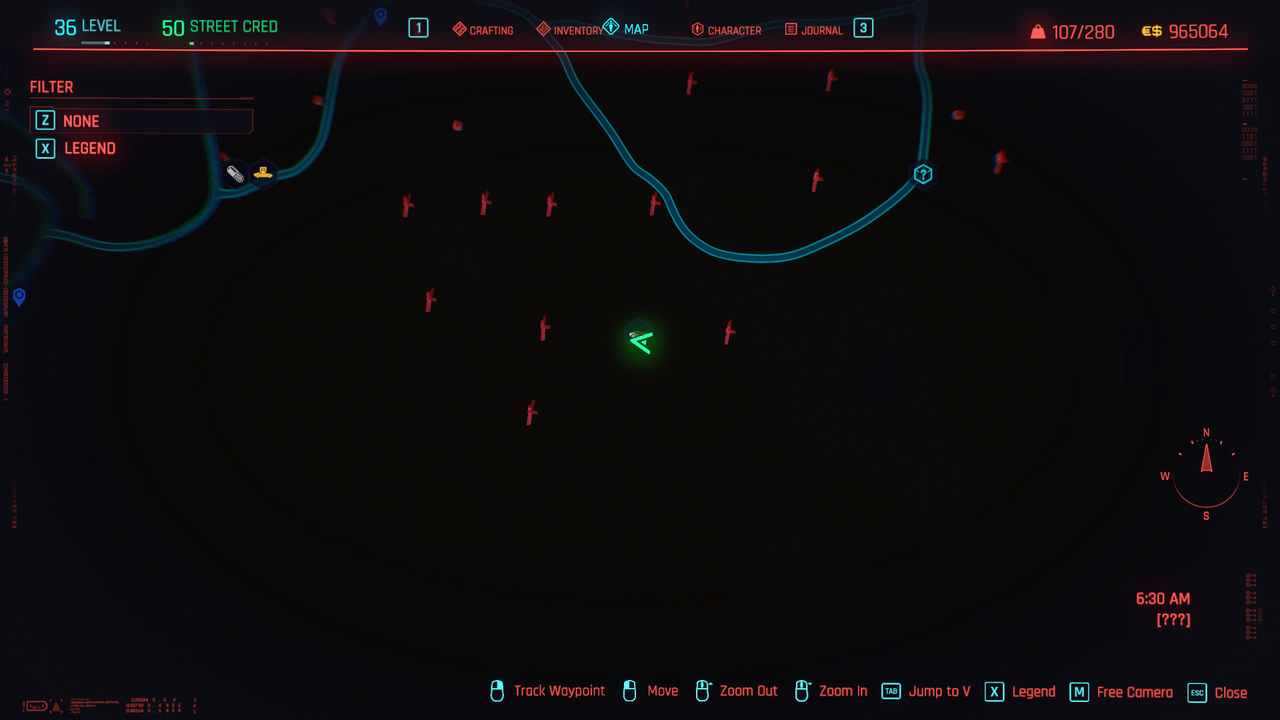Open the Crafting tab

(x=483, y=30)
